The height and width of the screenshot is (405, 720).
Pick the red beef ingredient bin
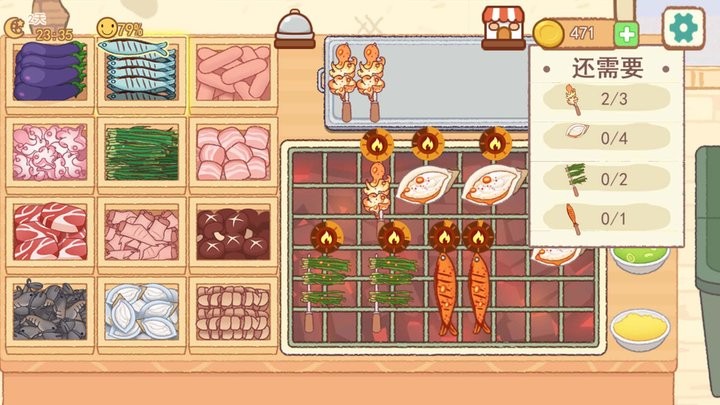pos(51,229)
